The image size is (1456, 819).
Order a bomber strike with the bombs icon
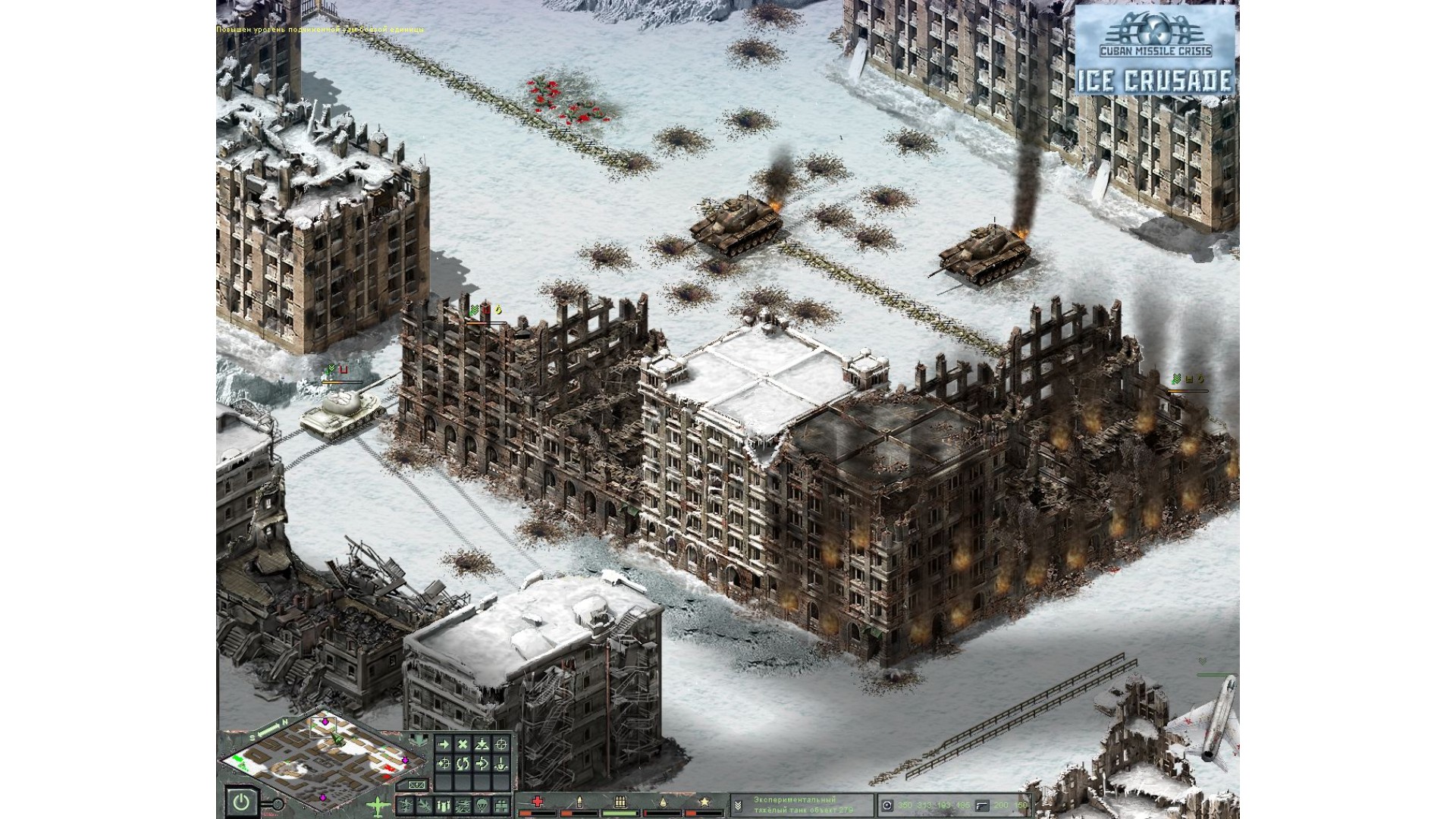pos(444,805)
